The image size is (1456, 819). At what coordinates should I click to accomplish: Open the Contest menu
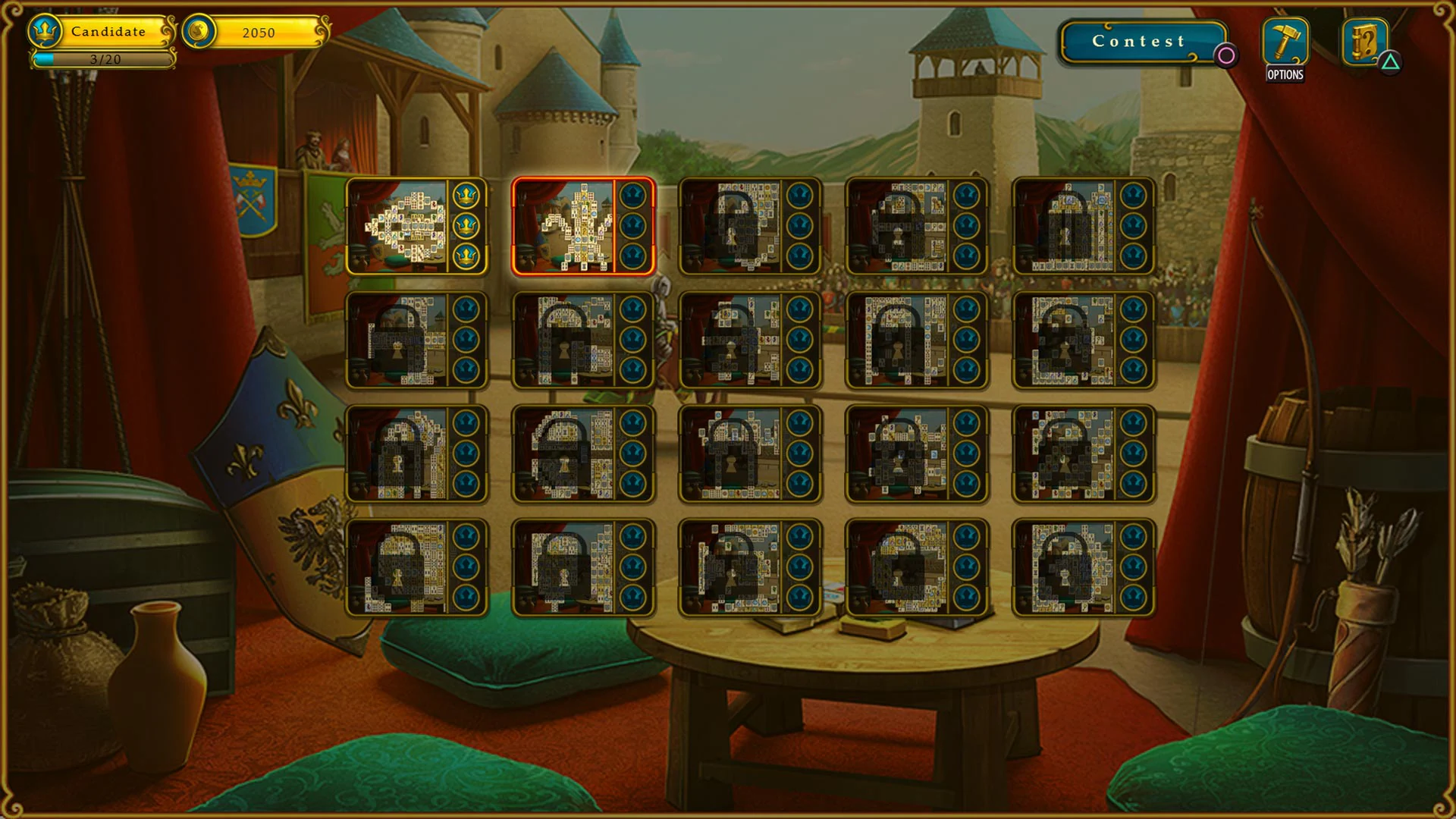tap(1137, 42)
